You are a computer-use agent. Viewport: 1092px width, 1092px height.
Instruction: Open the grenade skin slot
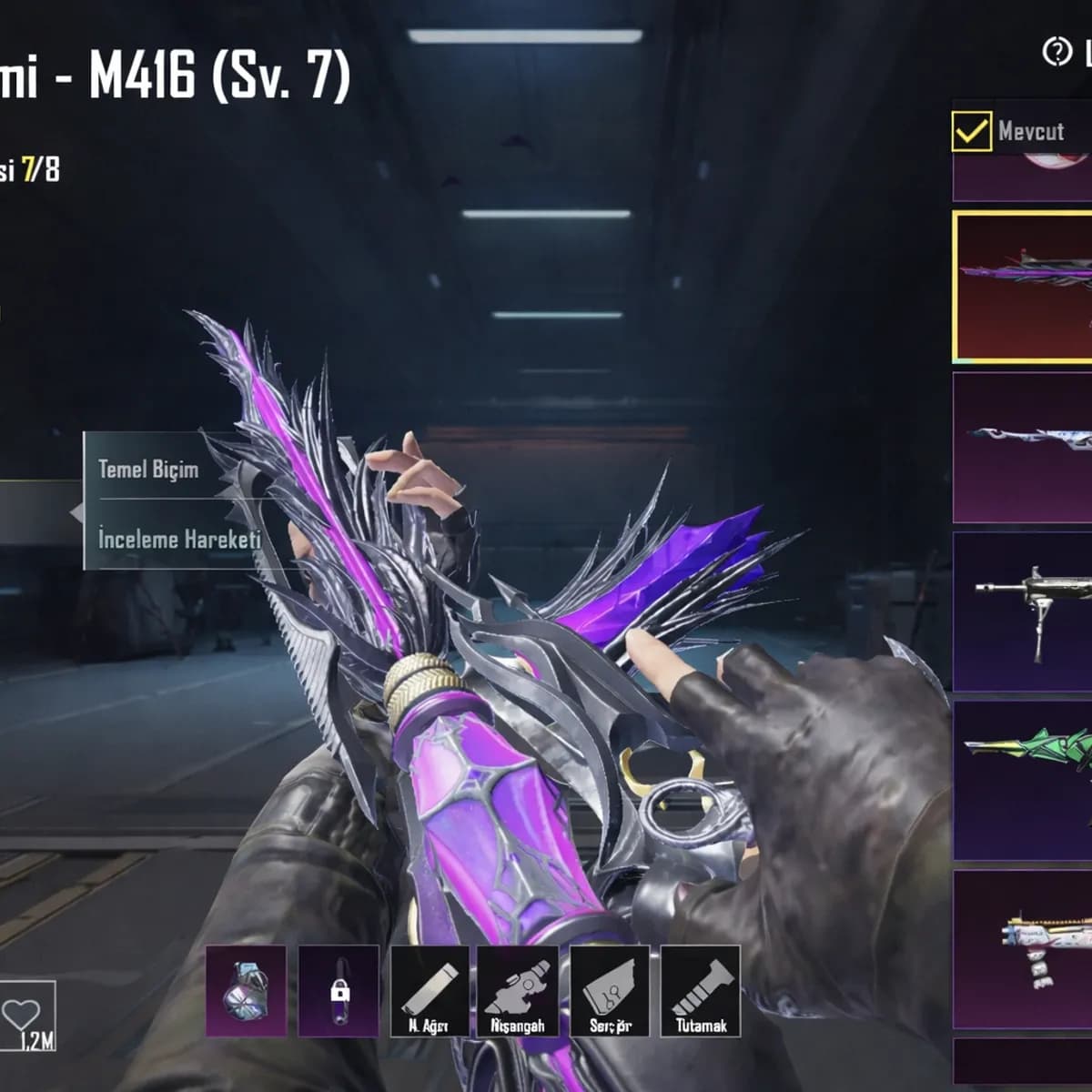pos(246,991)
